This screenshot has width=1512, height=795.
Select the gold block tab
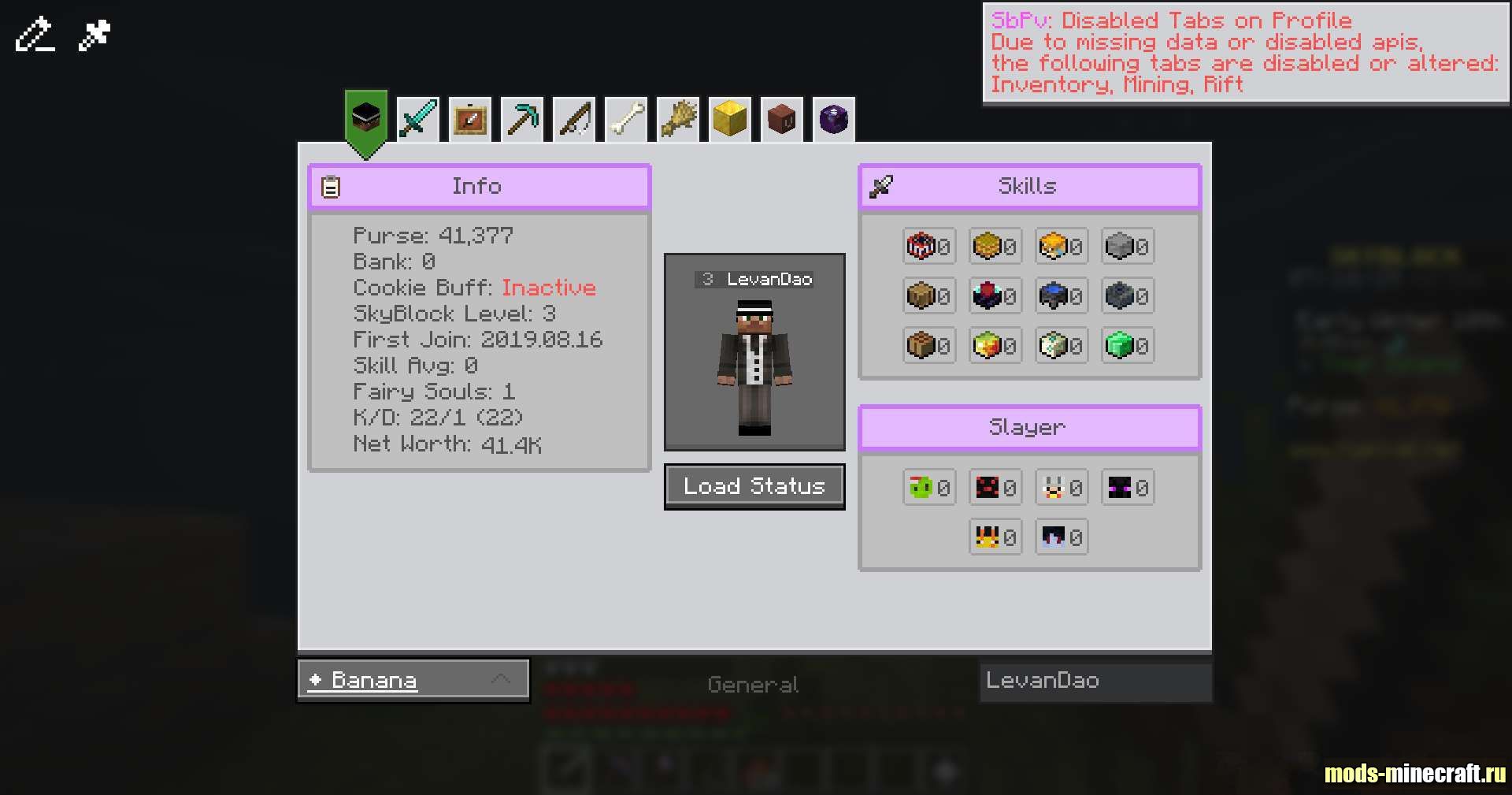729,120
